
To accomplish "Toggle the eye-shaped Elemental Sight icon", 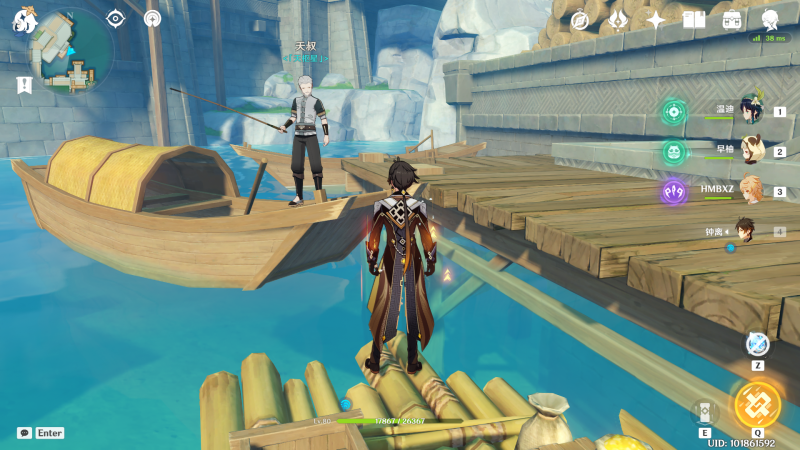I will 116,18.
